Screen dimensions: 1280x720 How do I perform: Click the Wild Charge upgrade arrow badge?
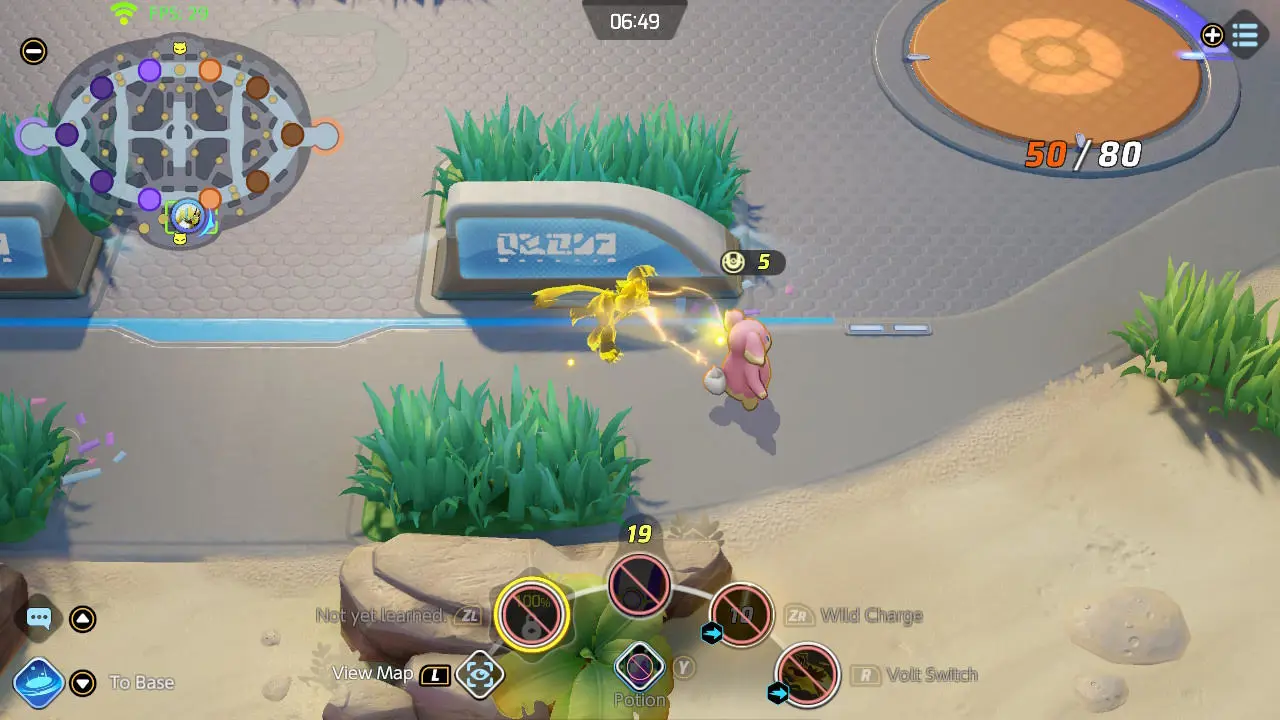coord(710,632)
